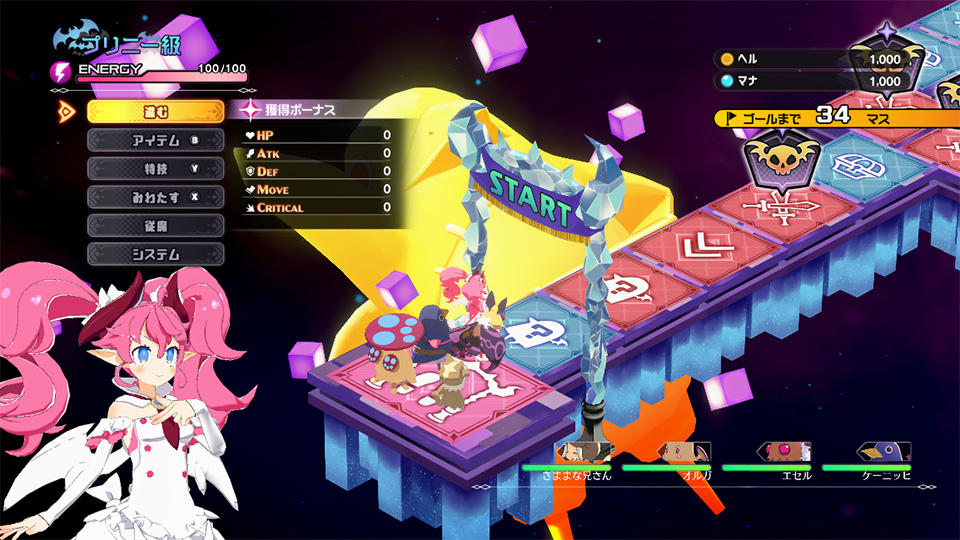Select the 進む (Advance) menu option
The image size is (960, 540).
155,111
